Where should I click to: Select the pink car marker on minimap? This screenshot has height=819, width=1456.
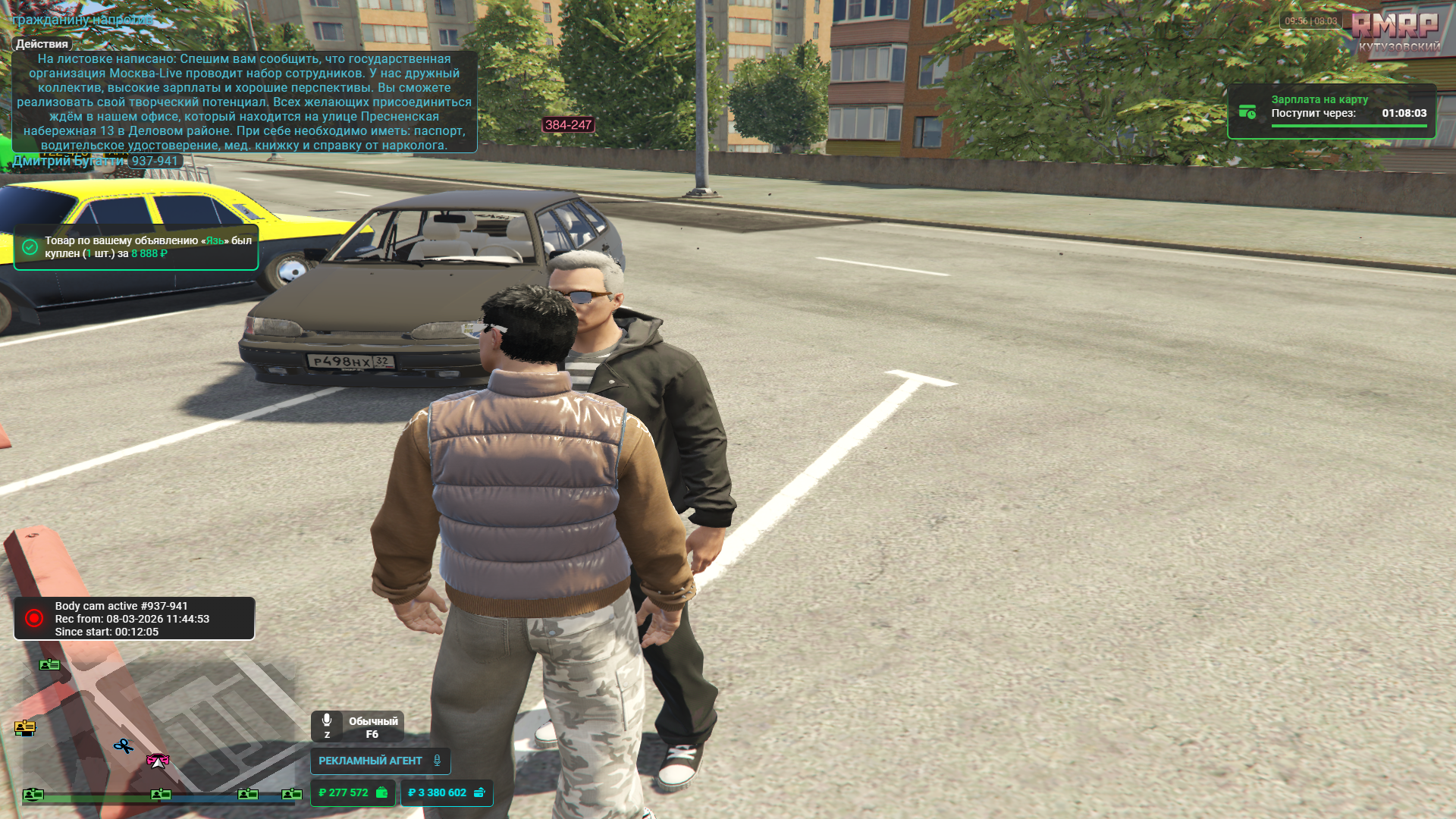pos(157,760)
